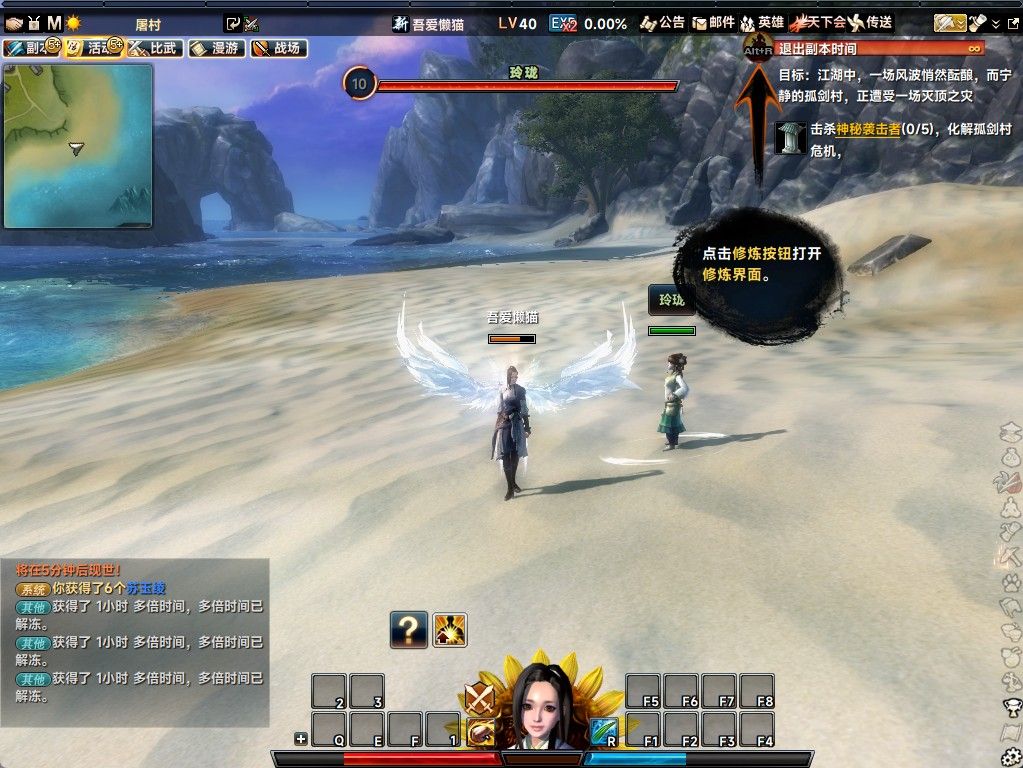The width and height of the screenshot is (1023, 768).
Task: Activate the crossed swords hexagon icon
Action: 479,697
